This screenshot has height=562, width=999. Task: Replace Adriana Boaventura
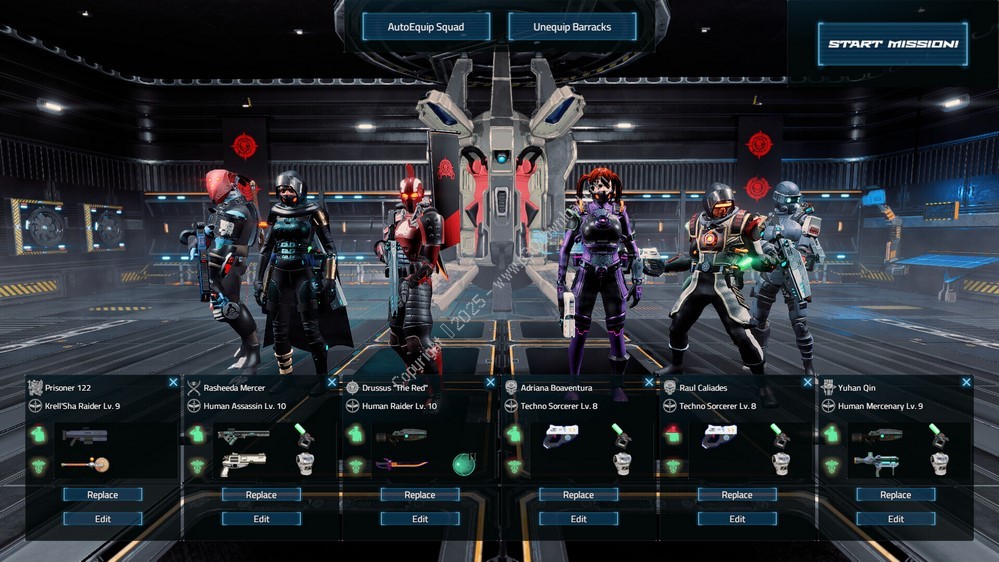(578, 495)
